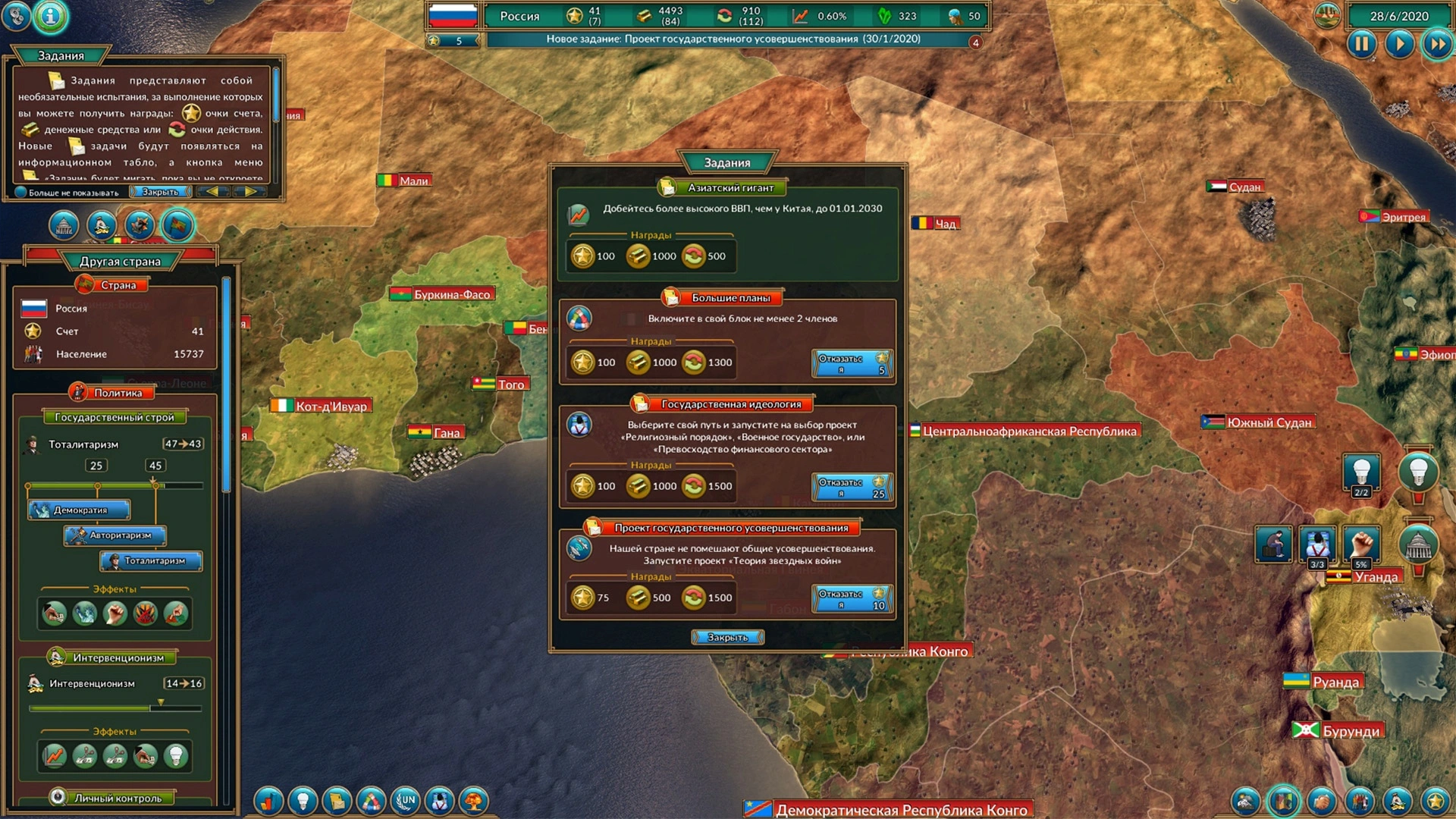Close the central Задания missions window

tap(727, 638)
